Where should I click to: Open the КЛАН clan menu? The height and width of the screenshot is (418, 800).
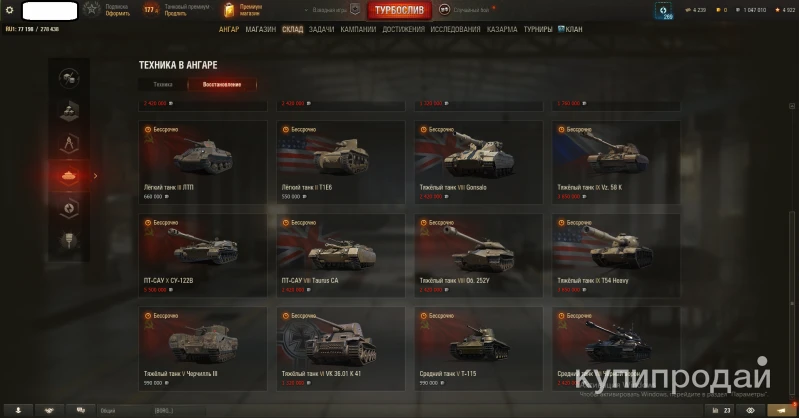pos(573,30)
